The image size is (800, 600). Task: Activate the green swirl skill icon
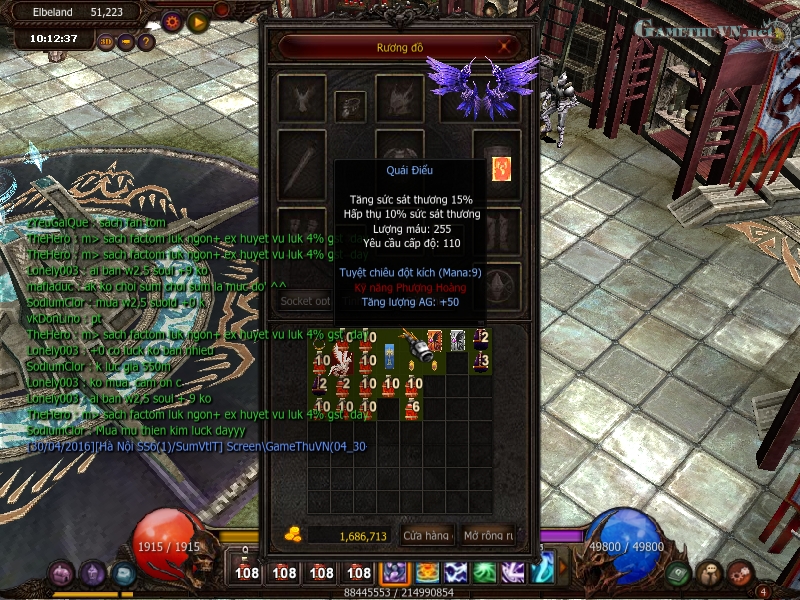tap(484, 572)
